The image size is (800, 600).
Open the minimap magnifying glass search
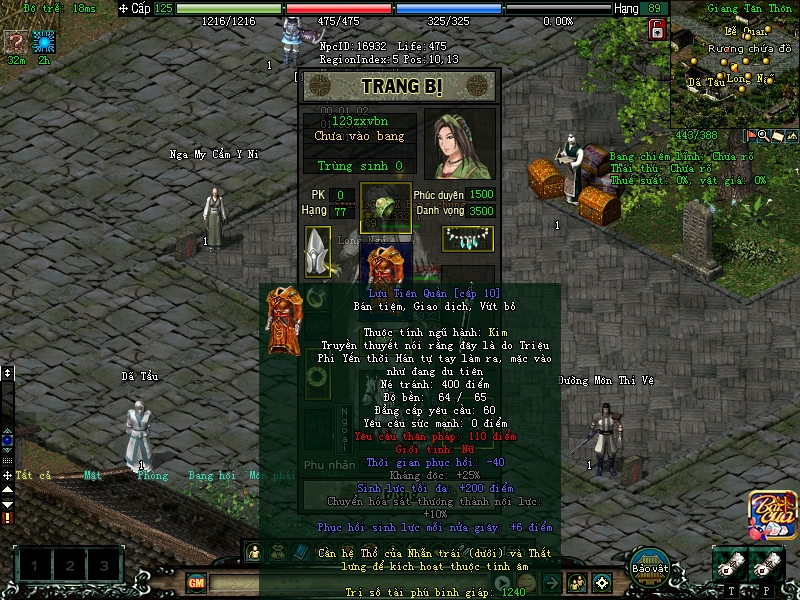click(x=764, y=135)
